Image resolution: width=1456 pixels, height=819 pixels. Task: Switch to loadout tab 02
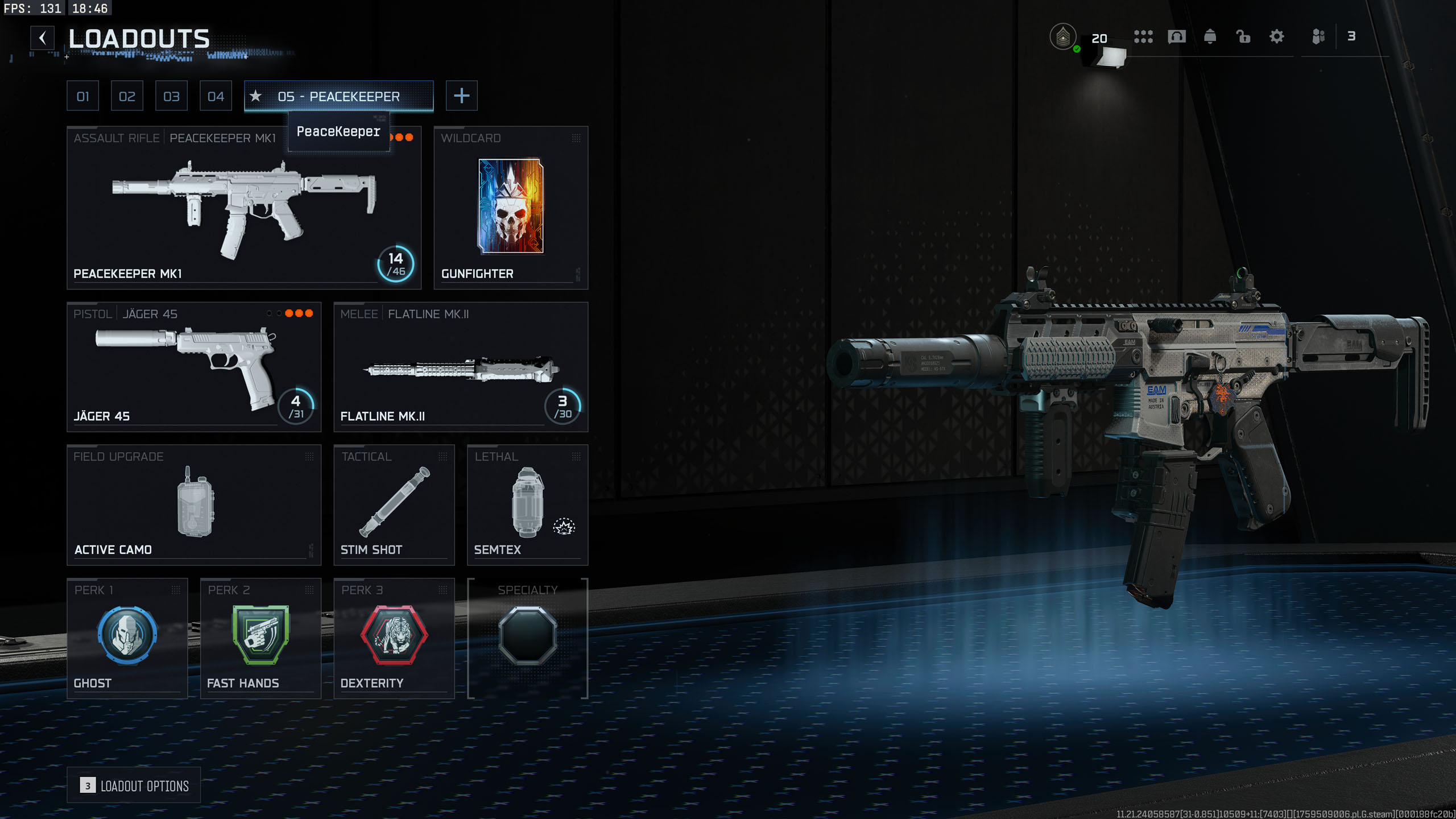click(127, 96)
